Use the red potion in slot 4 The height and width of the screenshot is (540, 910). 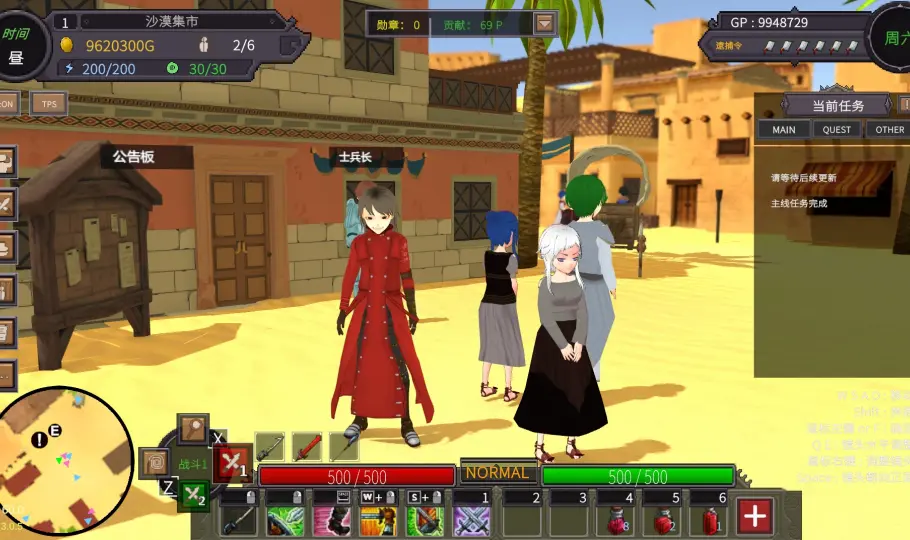click(614, 520)
